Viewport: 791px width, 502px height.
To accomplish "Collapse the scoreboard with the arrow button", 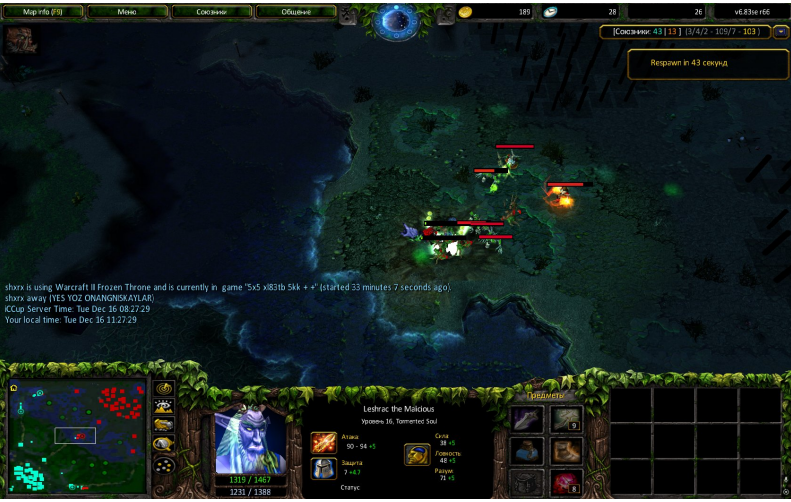I will 780,32.
